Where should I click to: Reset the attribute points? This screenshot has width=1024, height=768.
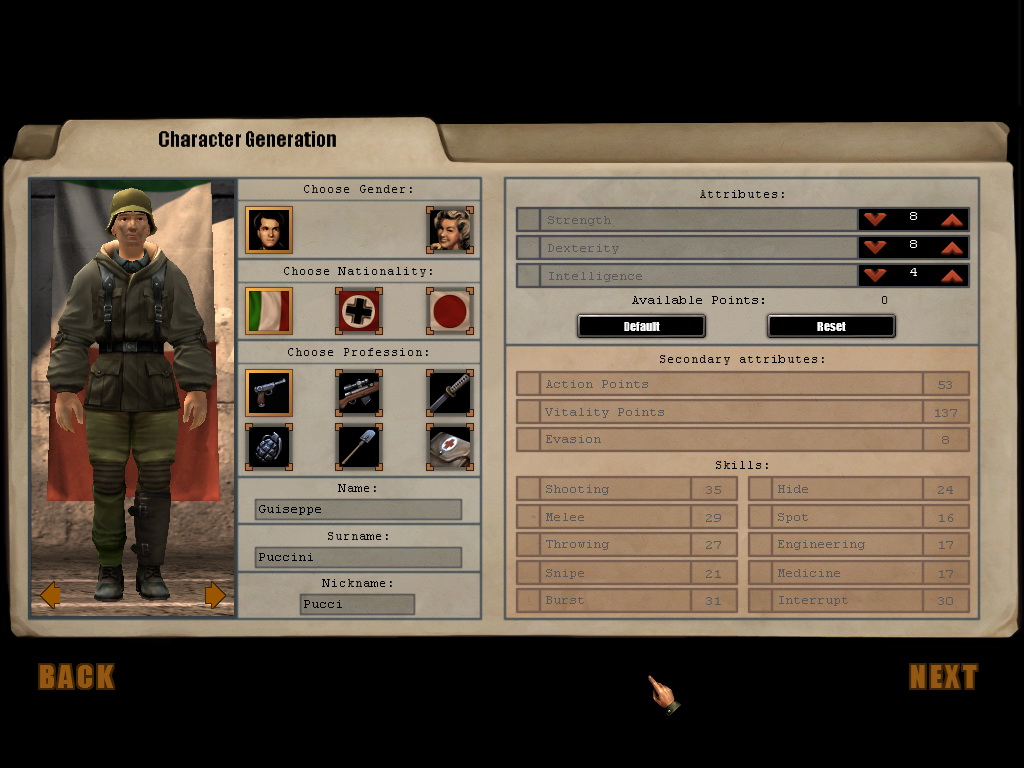tap(831, 326)
